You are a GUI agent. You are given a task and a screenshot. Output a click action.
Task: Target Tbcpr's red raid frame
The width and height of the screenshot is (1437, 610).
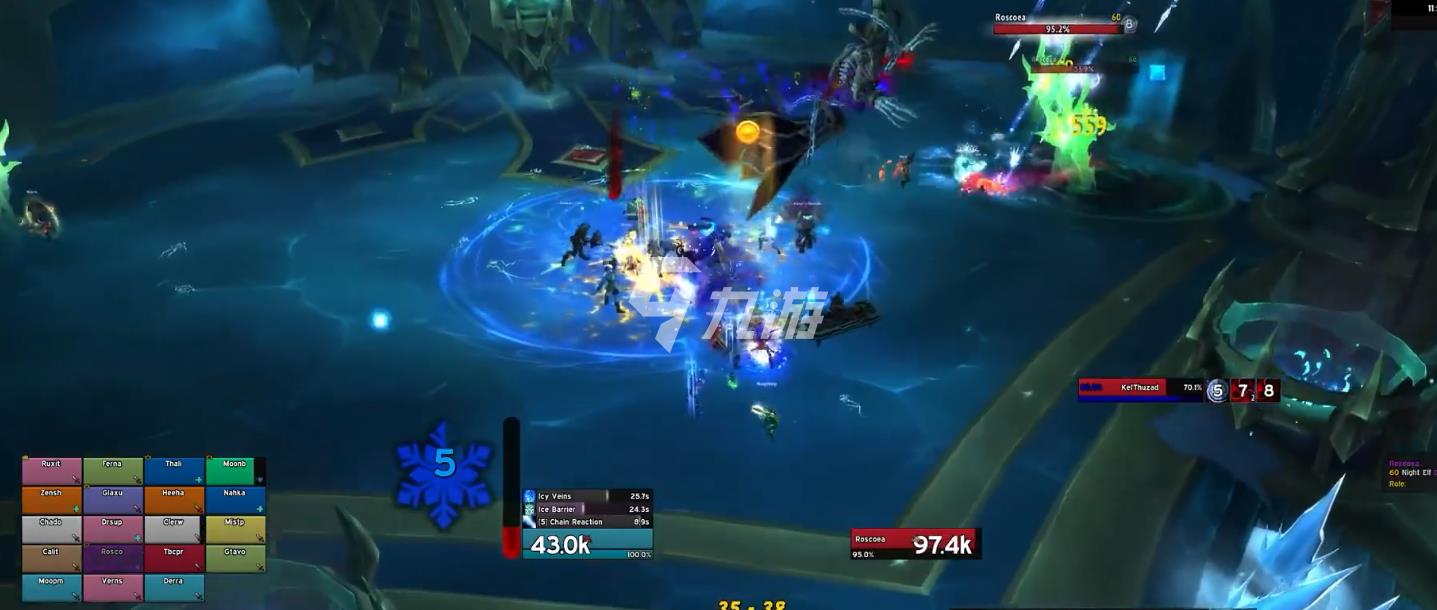pos(174,558)
